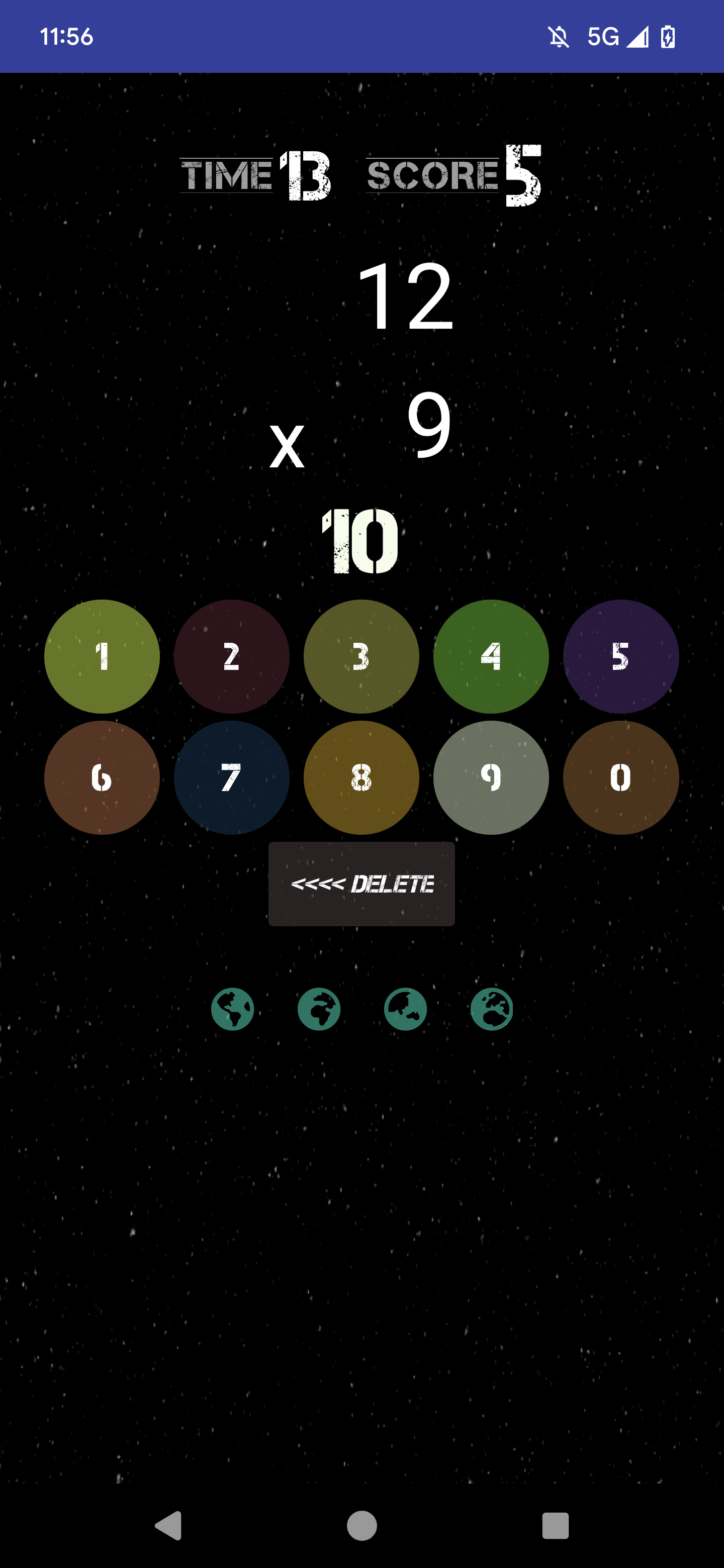
Task: Select the Africa globe icon
Action: click(318, 1008)
